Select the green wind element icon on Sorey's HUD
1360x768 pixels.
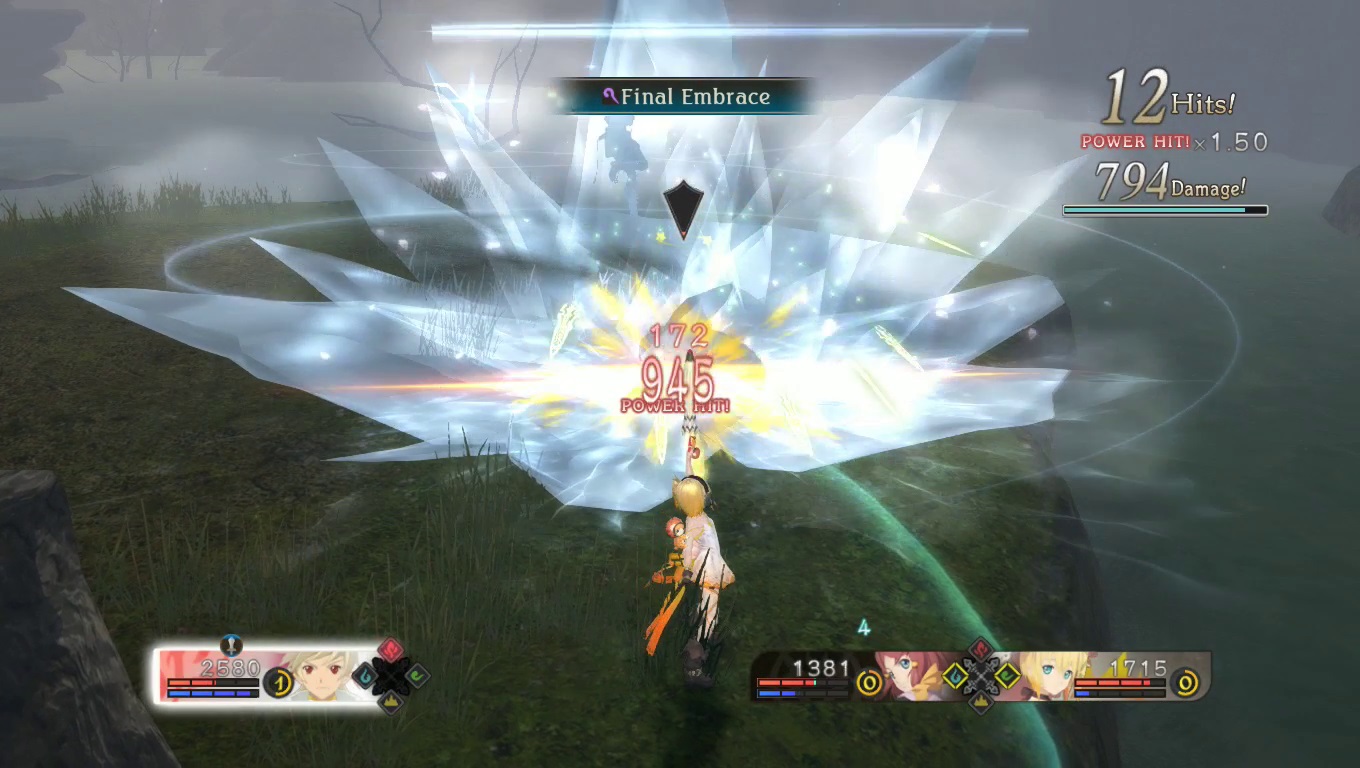tap(418, 676)
